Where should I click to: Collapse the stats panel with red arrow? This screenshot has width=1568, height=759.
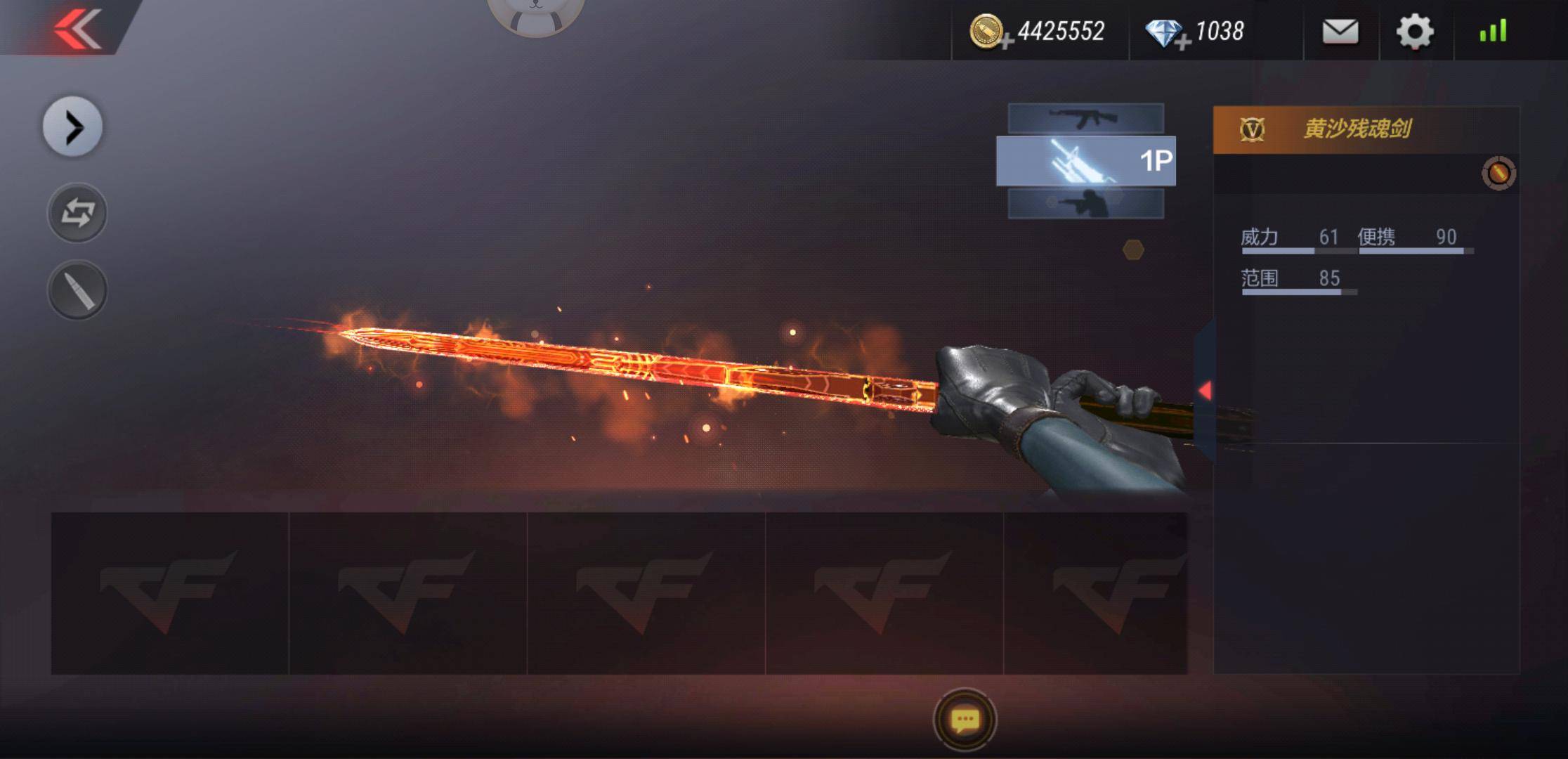tap(1205, 391)
